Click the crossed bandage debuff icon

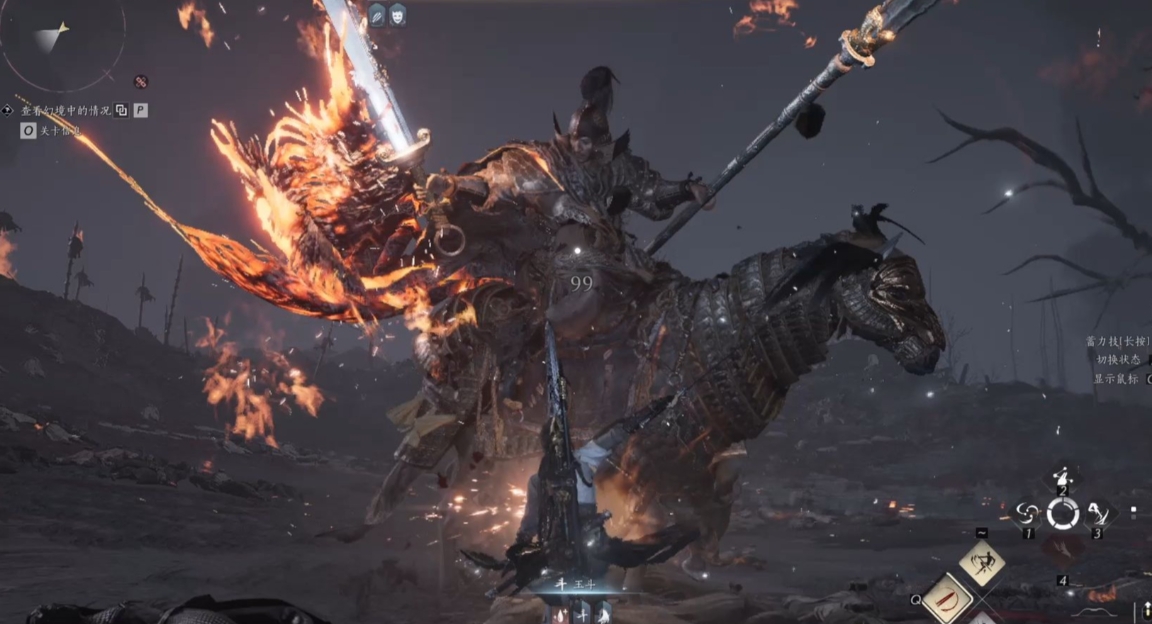pos(141,82)
